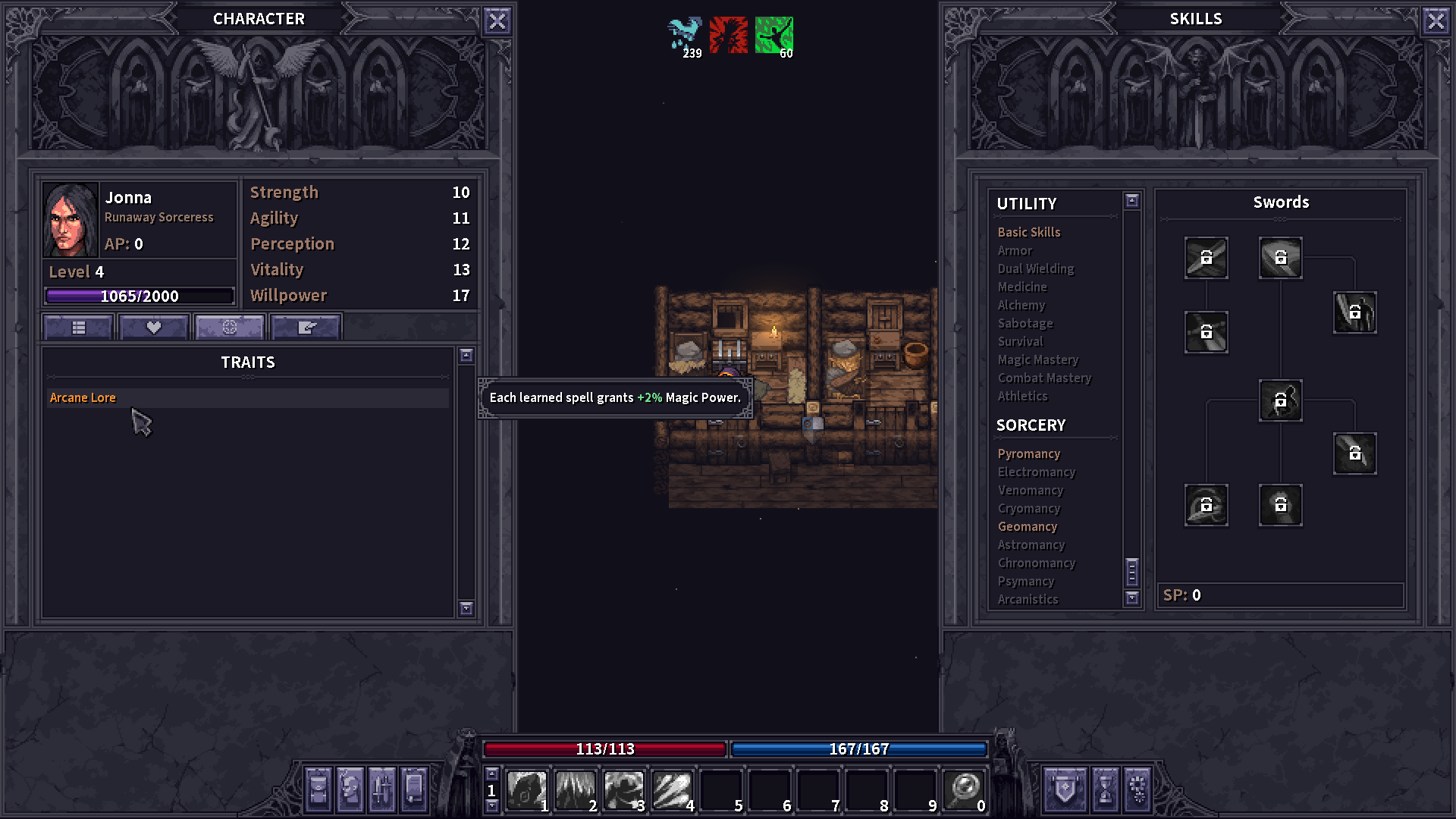This screenshot has height=819, width=1456.
Task: Switch hotbar page with the up arrow
Action: [492, 774]
